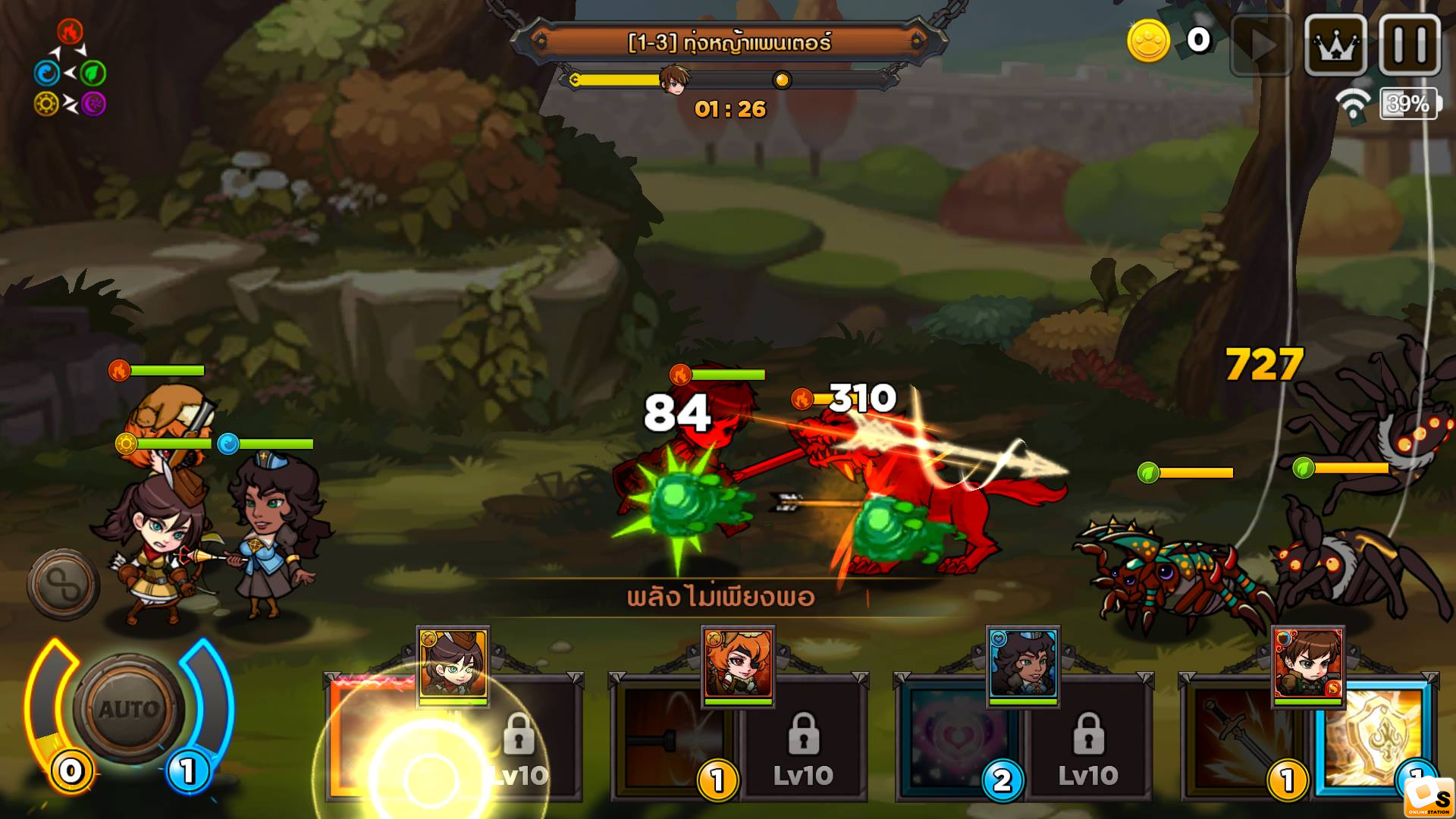
Task: Turn on AUTO battle mode
Action: point(129,709)
